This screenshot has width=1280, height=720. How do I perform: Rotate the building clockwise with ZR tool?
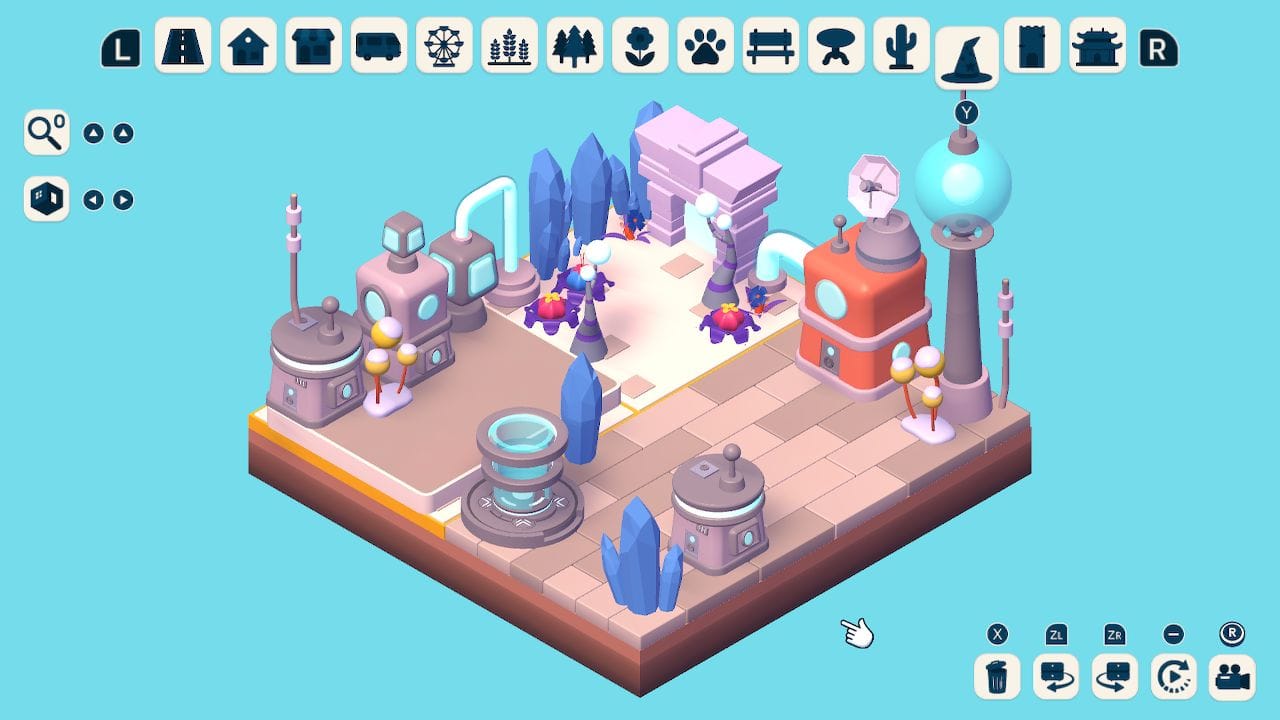[x=1114, y=676]
